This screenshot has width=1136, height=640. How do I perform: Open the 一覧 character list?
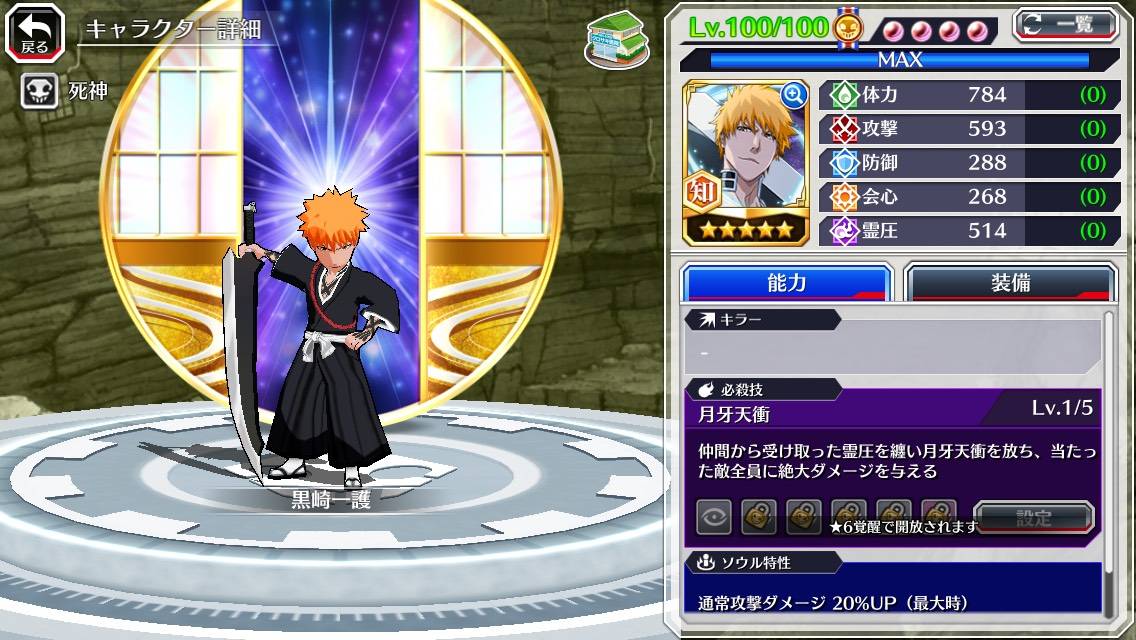tap(1066, 24)
